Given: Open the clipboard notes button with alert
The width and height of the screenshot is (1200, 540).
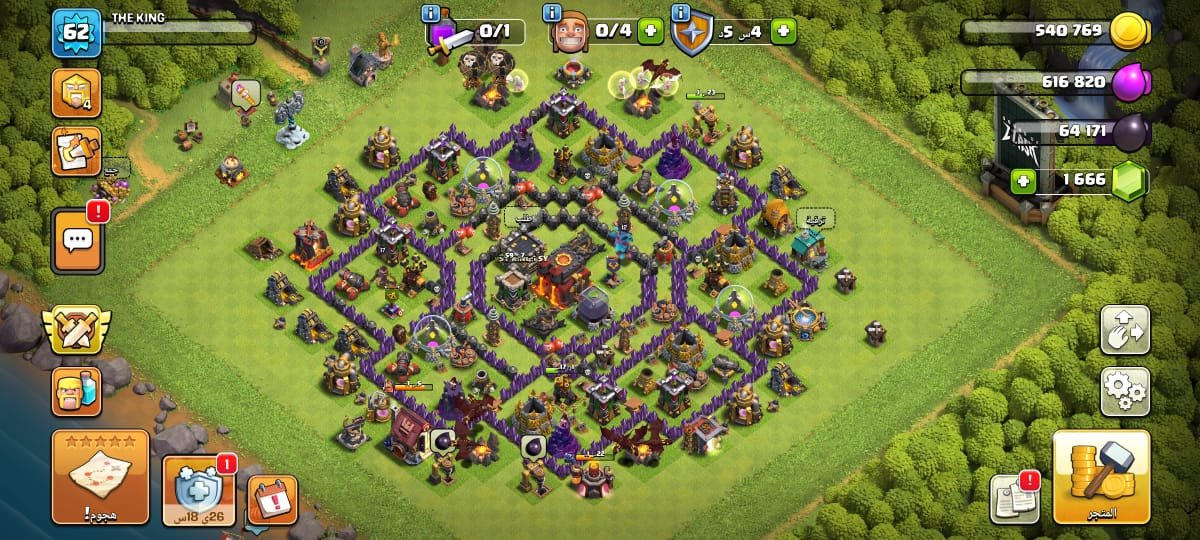Looking at the screenshot, I should click(x=1013, y=498).
